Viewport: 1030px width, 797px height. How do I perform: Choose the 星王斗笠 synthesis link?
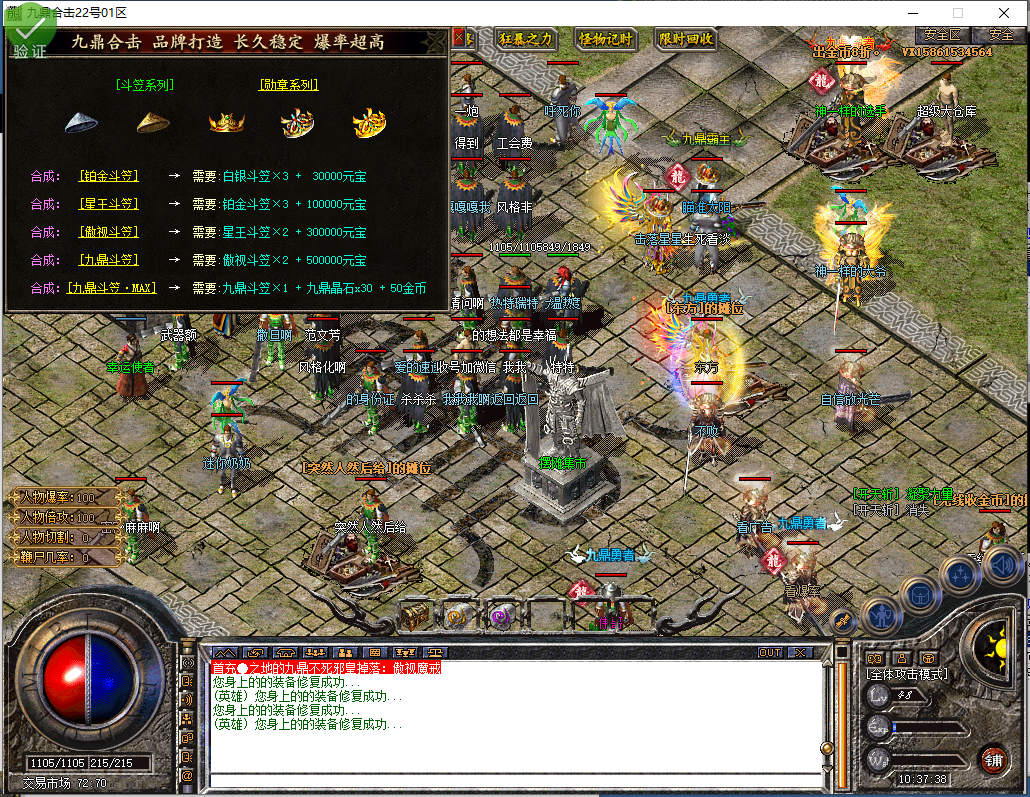point(109,204)
